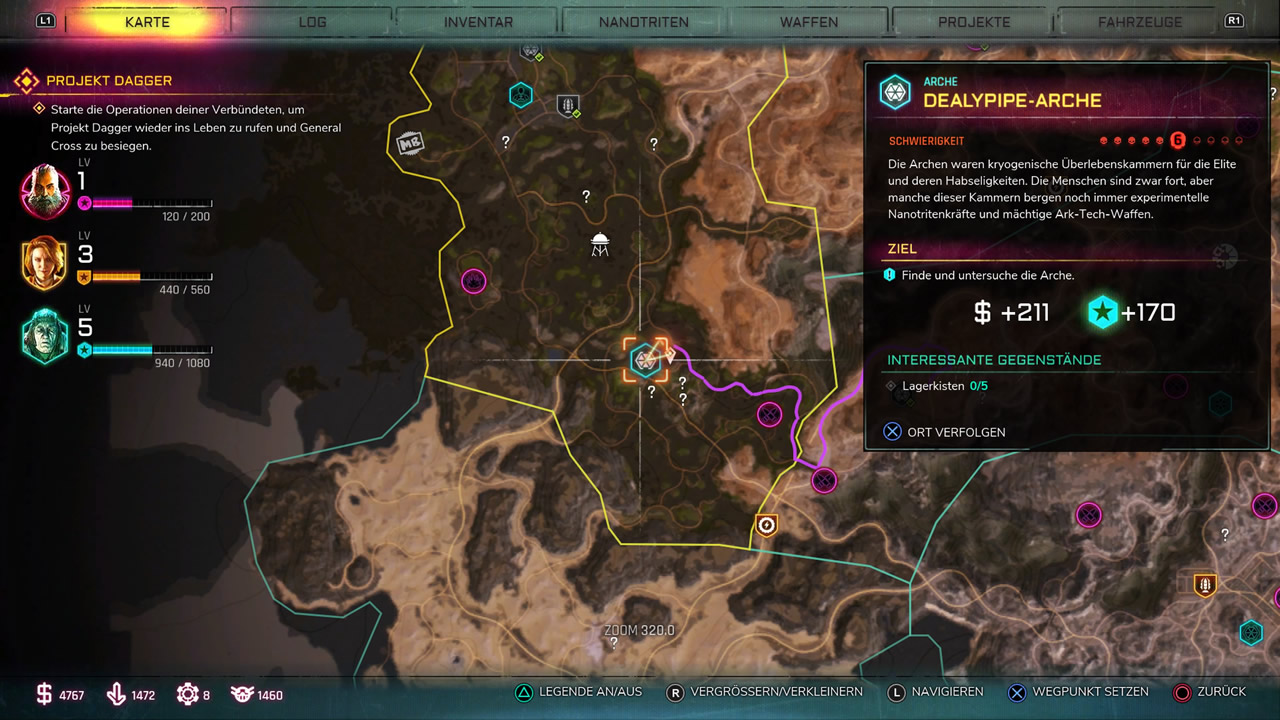Select the Nanotriten tab

[644, 22]
